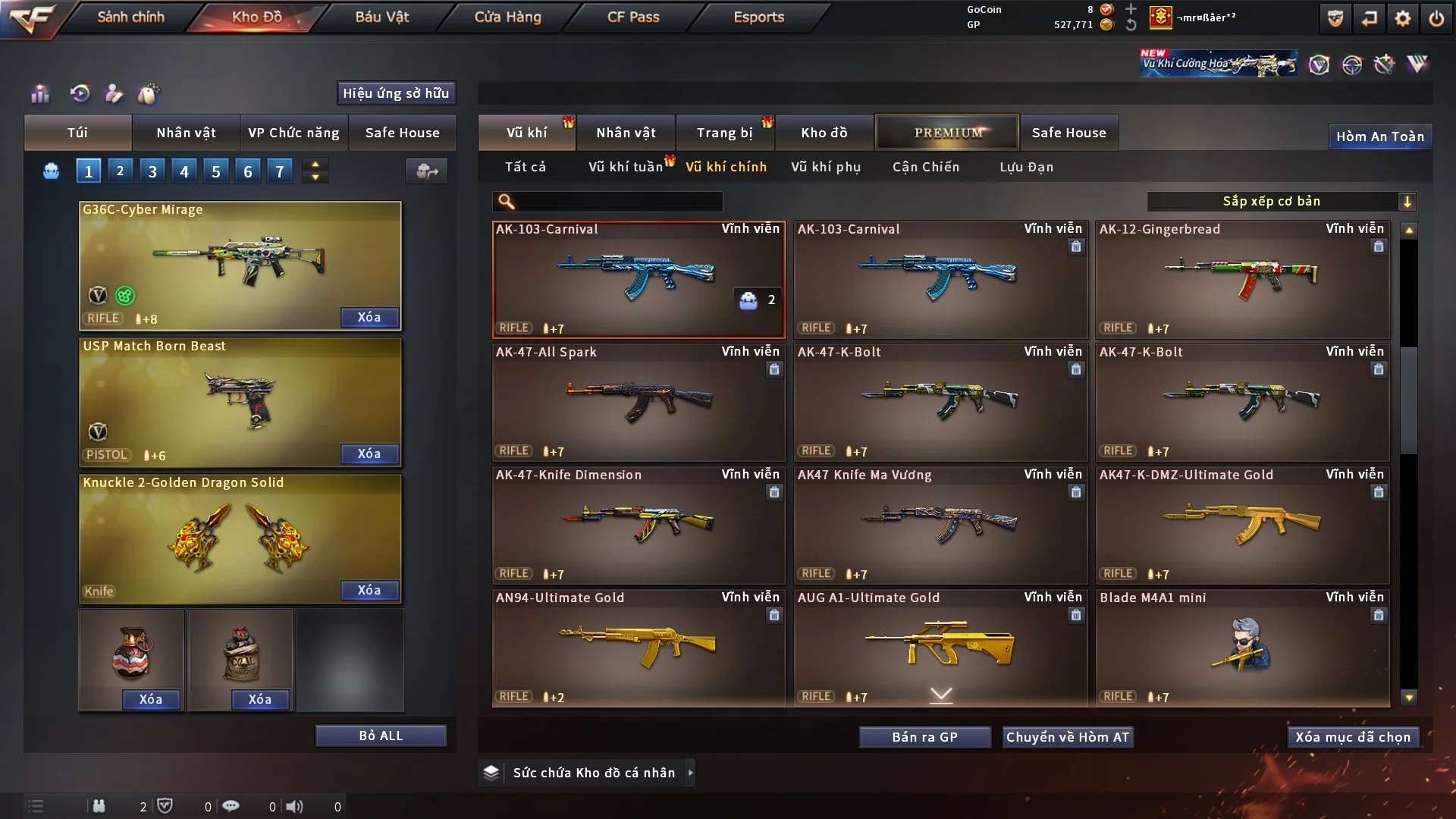The image size is (1456, 819).
Task: Open the Hòm An Toàn safe box
Action: (1379, 136)
